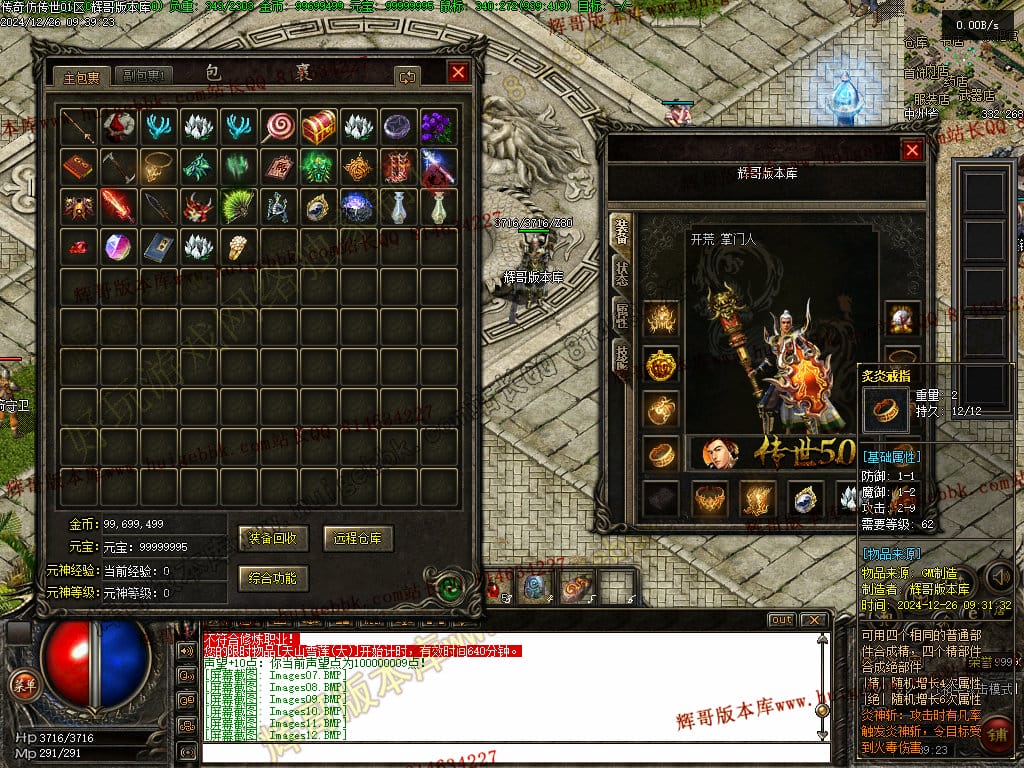Select the red treasure chest in the bag

point(319,127)
